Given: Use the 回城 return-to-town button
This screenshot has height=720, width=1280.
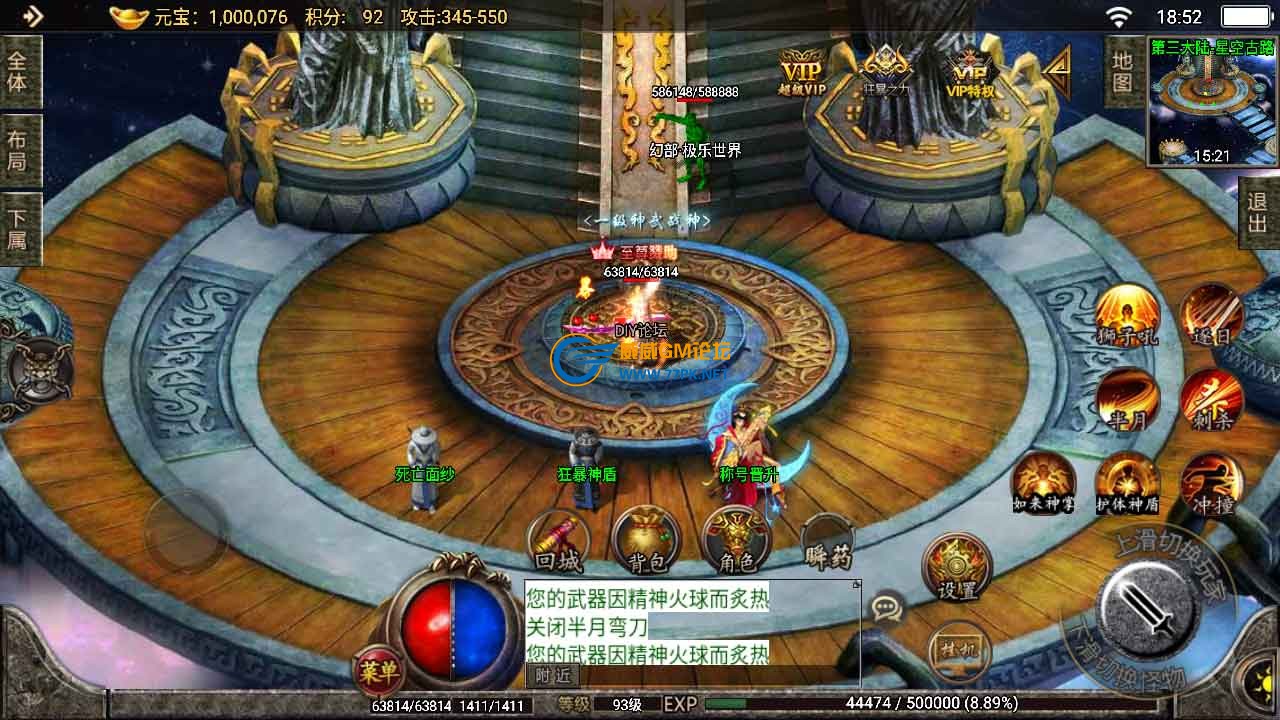Looking at the screenshot, I should (x=559, y=541).
